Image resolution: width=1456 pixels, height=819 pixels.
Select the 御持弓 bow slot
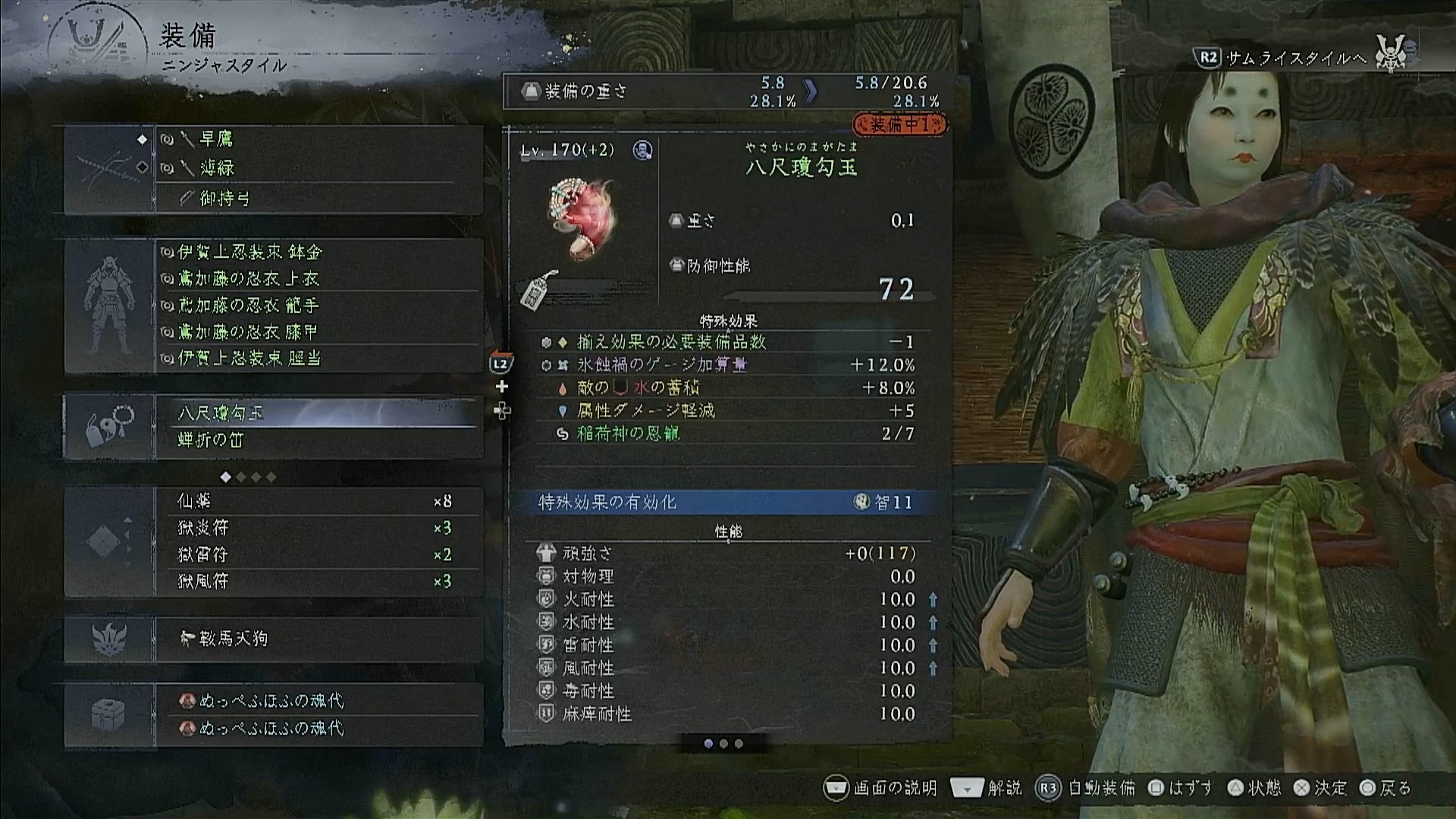click(x=318, y=199)
